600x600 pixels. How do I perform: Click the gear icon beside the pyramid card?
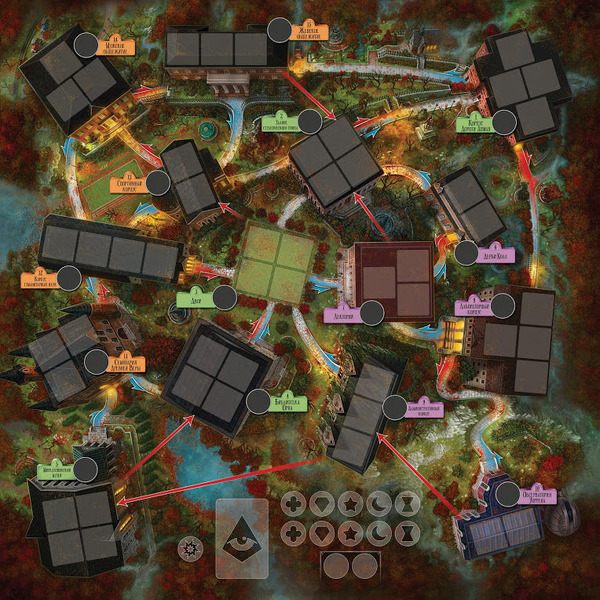187,548
